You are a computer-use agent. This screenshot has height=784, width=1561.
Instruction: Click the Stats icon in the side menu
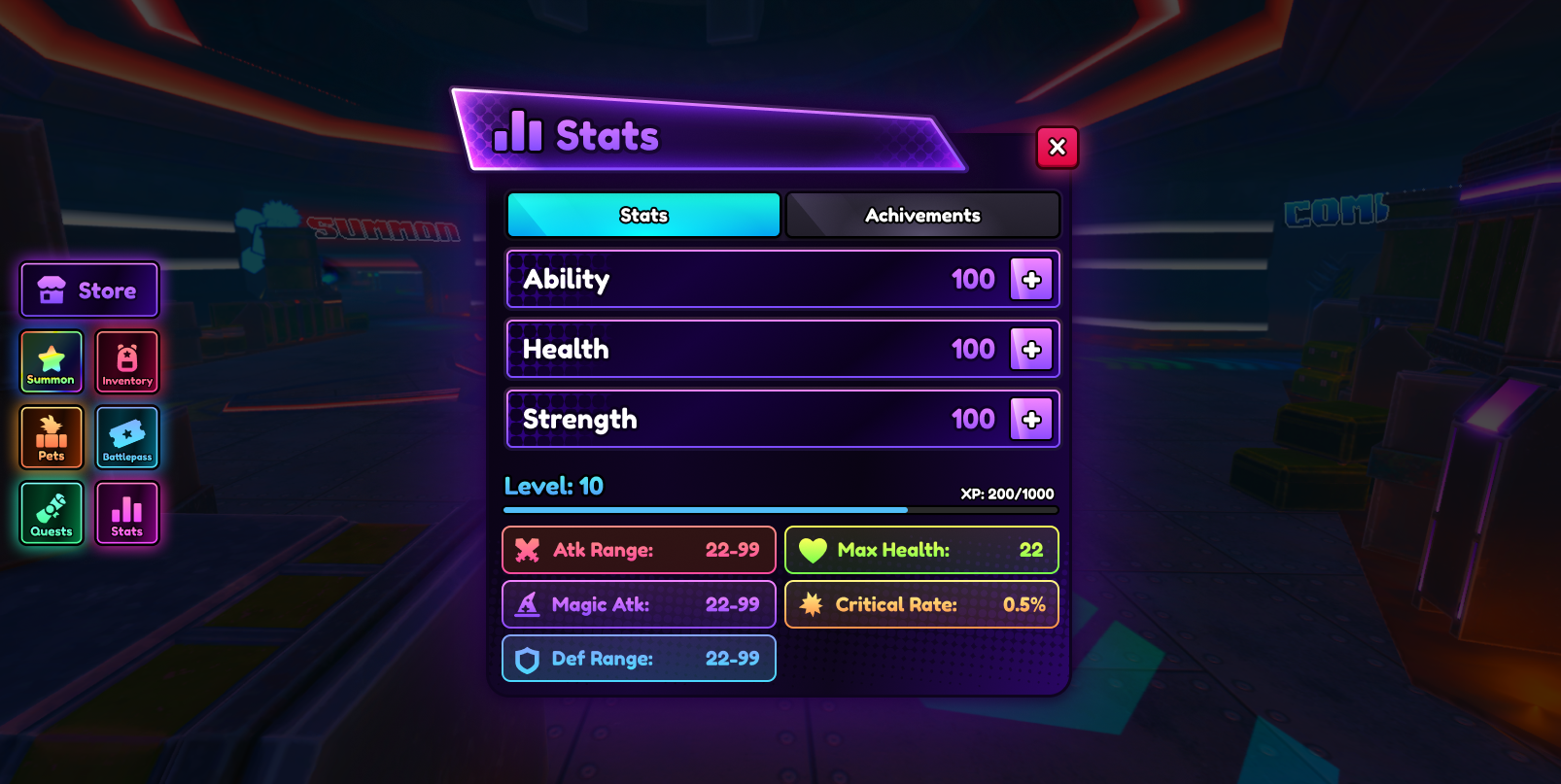coord(127,514)
